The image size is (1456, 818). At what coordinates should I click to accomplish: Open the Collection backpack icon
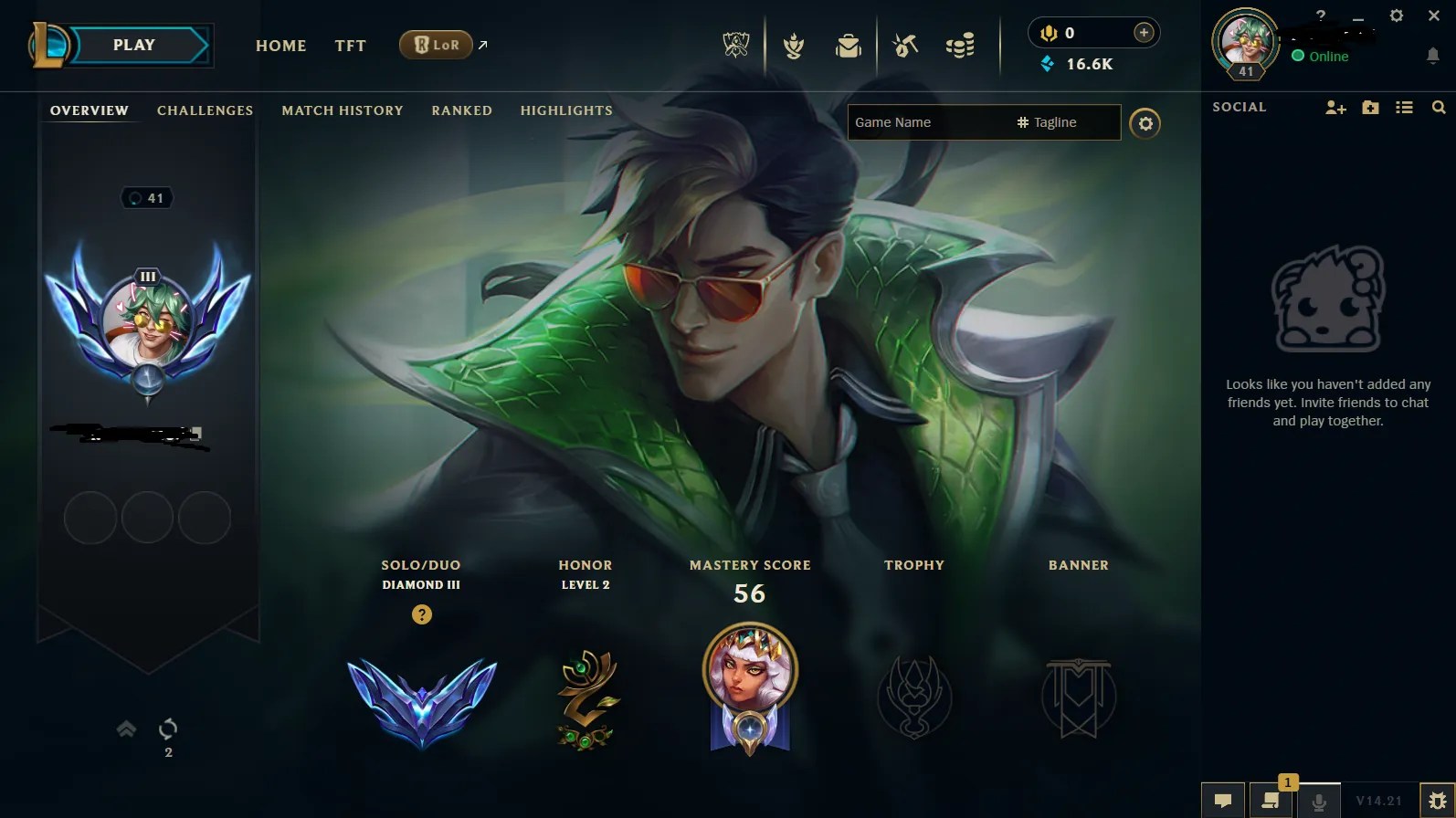[x=848, y=45]
